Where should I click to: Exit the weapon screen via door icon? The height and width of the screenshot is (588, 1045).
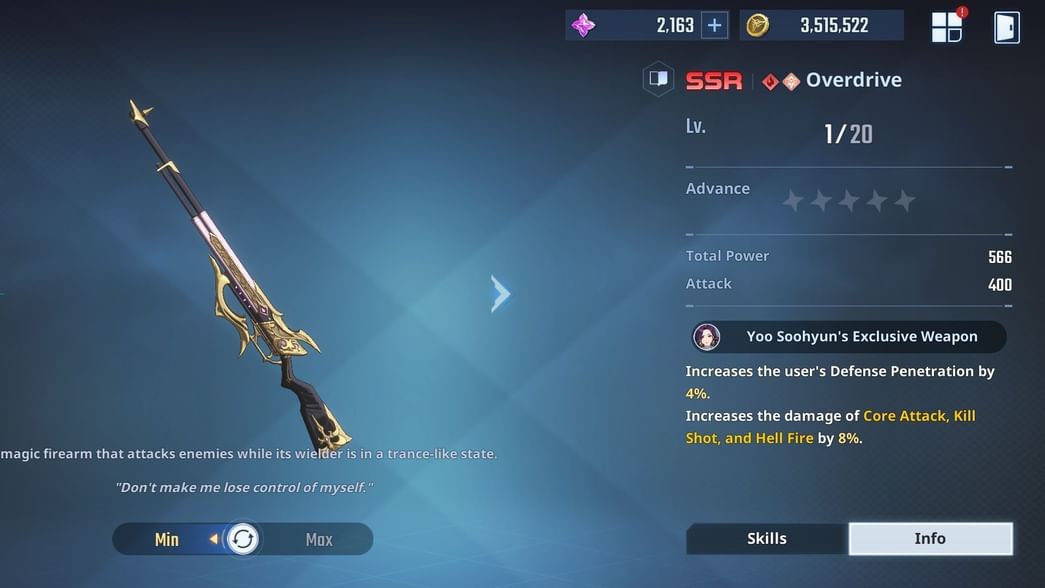click(x=1006, y=27)
